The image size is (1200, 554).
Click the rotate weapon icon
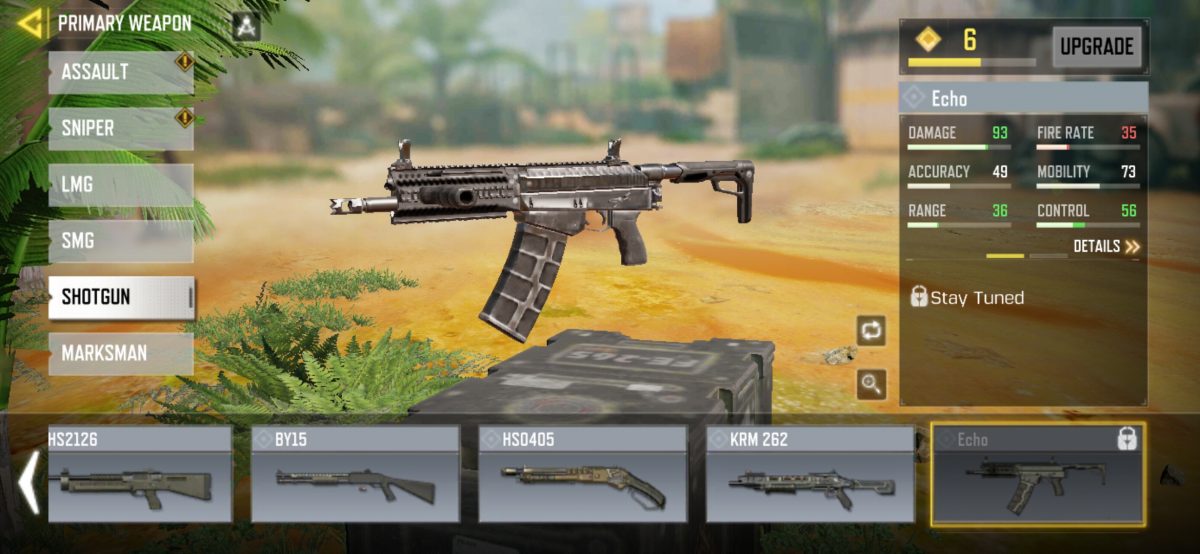pos(870,330)
